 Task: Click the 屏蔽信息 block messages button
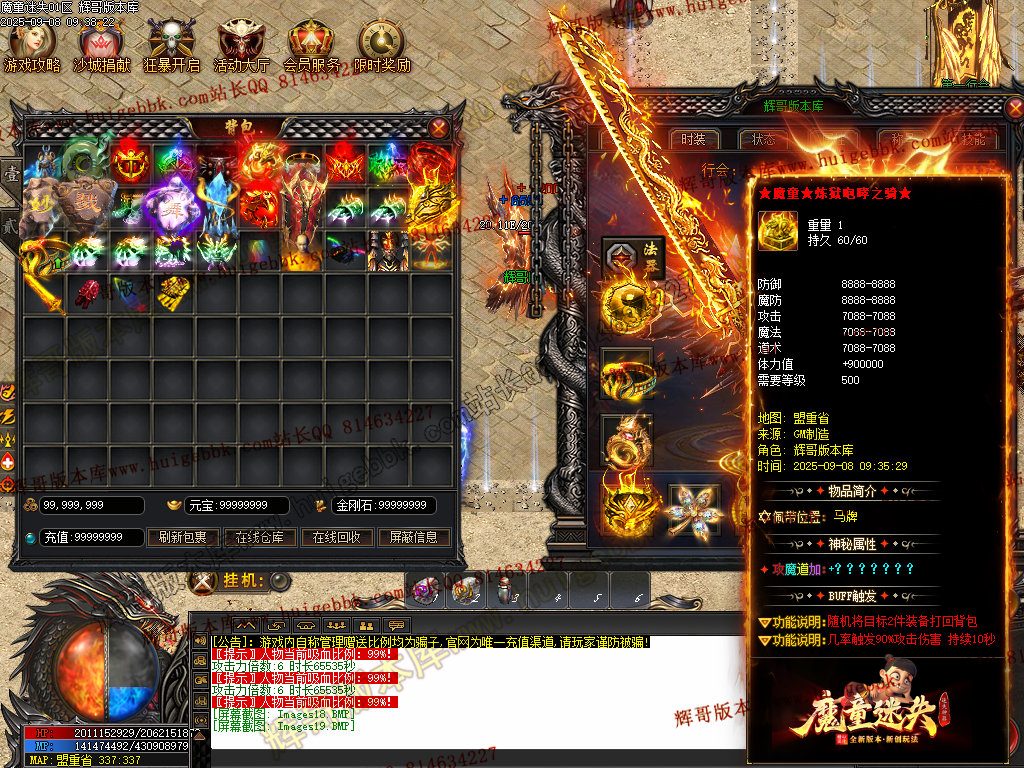[x=413, y=537]
